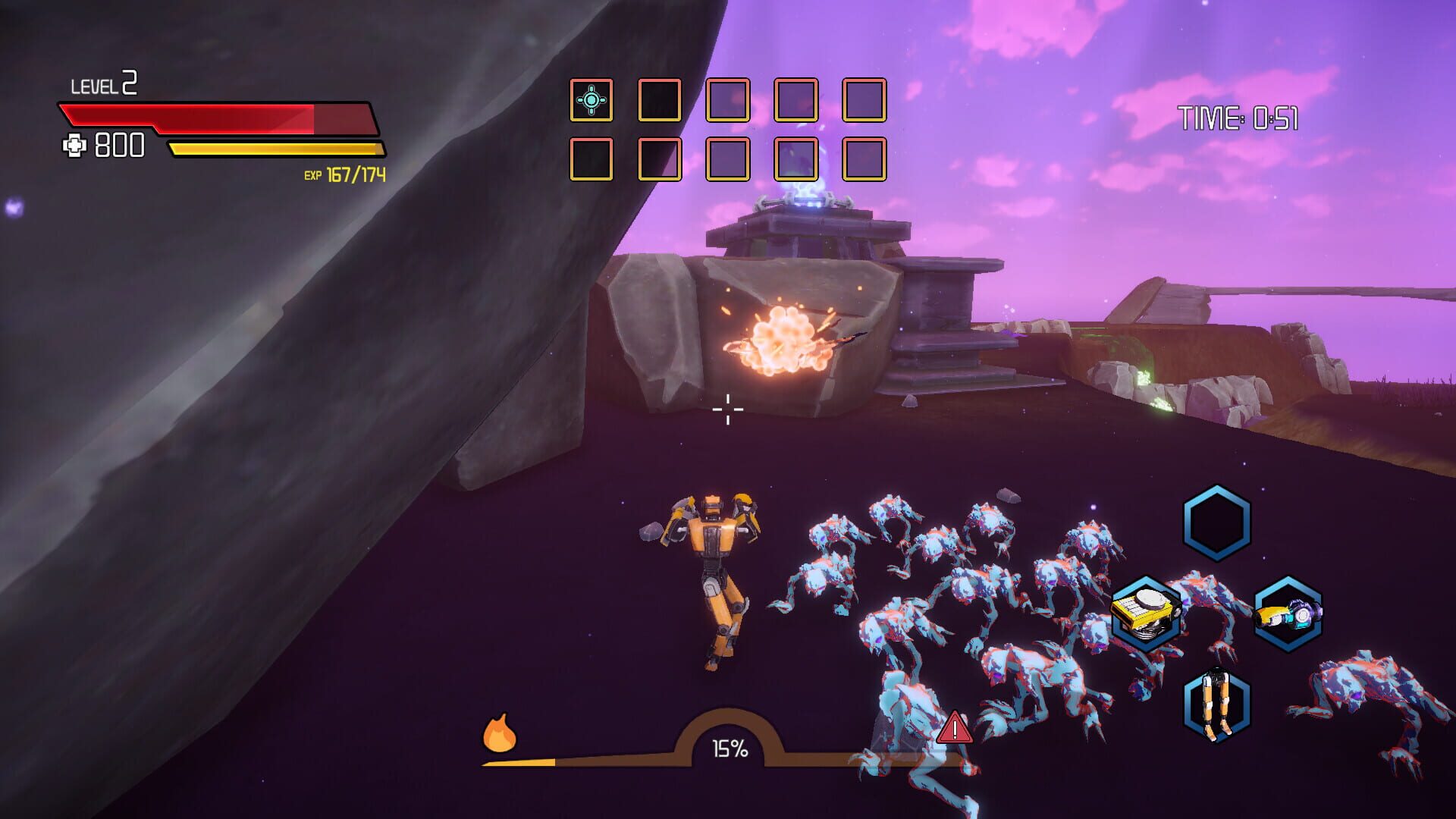Select the last slot of the top hotbar row
Screen dimensions: 1456x819
click(864, 98)
